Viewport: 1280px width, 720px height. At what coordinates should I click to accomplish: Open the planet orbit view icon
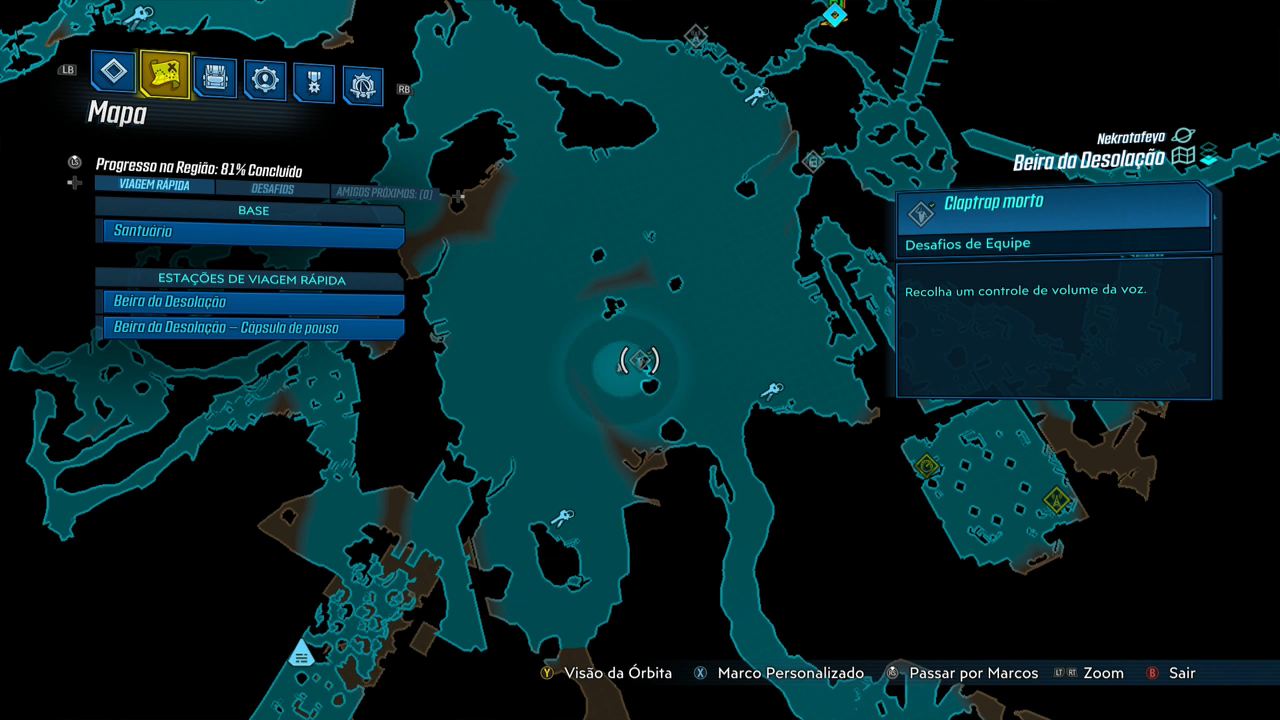[x=1183, y=135]
